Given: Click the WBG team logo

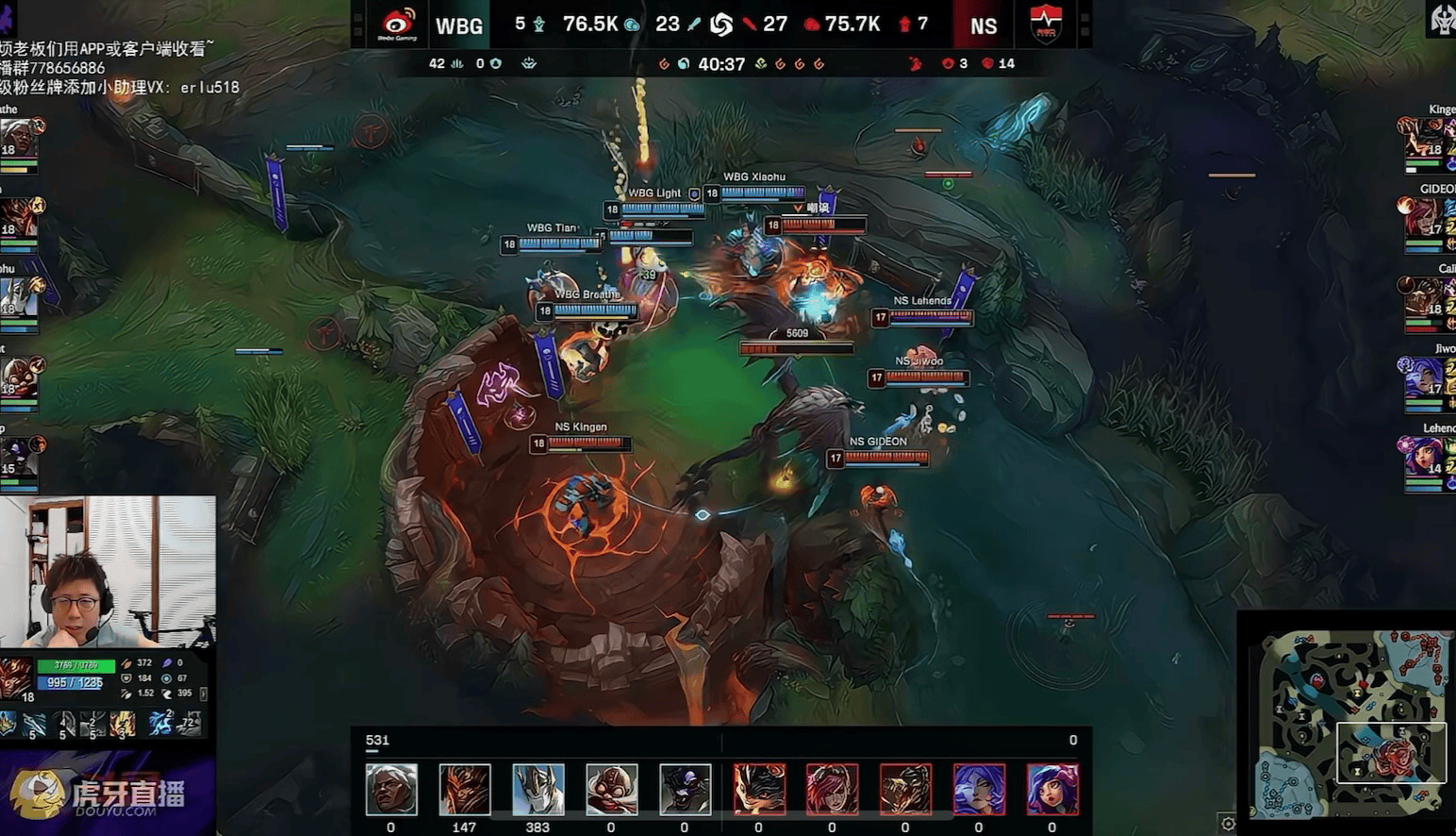Looking at the screenshot, I should 397,25.
